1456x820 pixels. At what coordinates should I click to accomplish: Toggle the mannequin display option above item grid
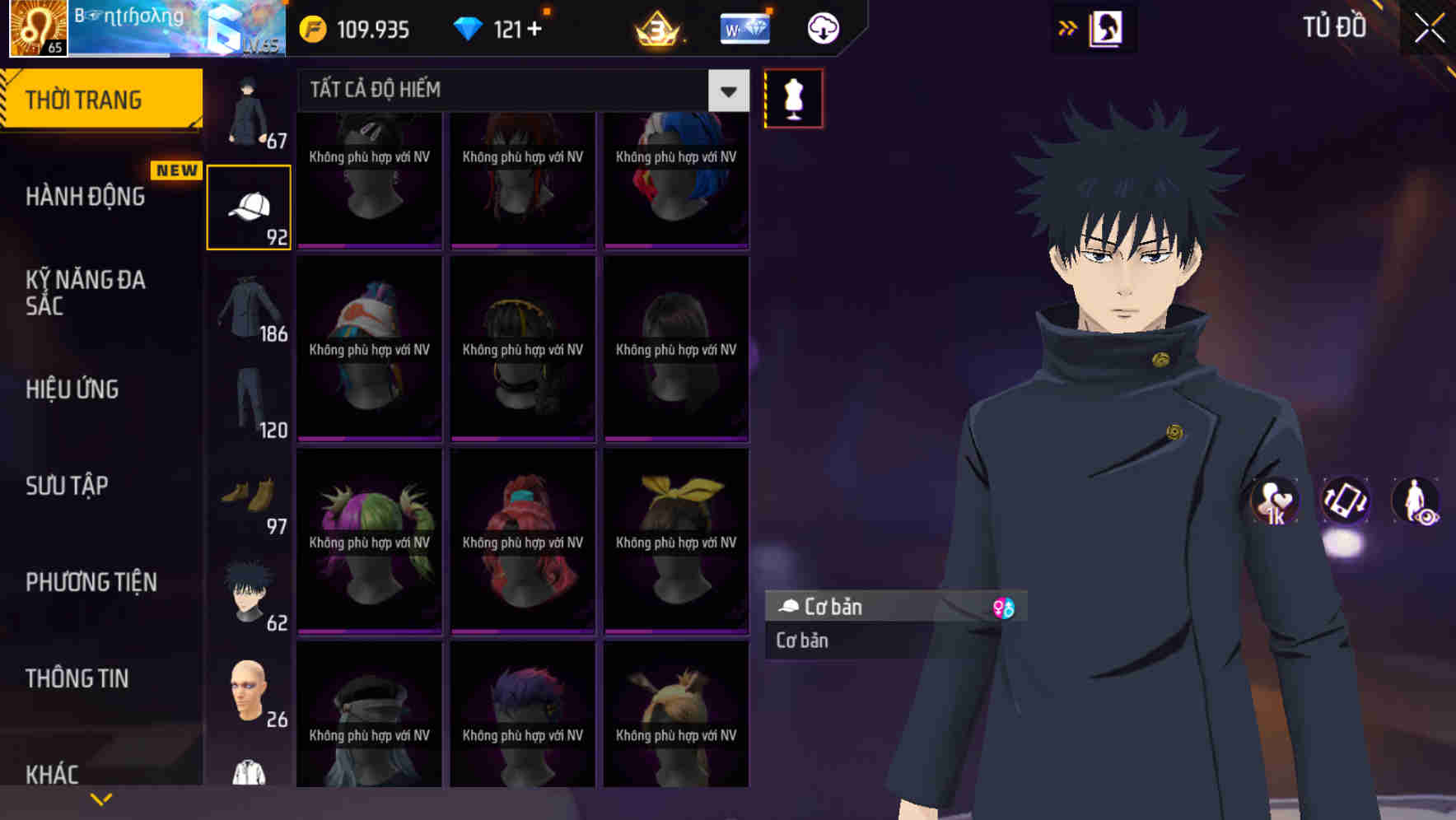(x=793, y=97)
